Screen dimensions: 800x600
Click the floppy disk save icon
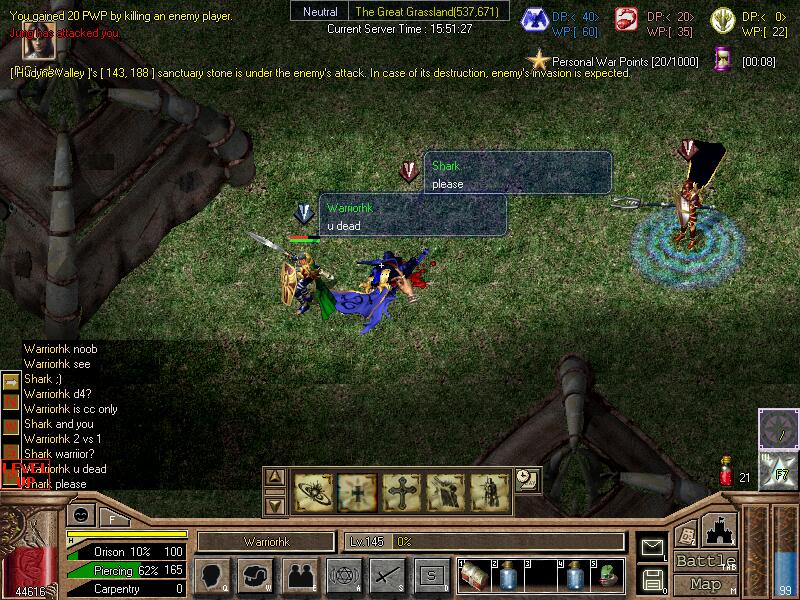652,579
